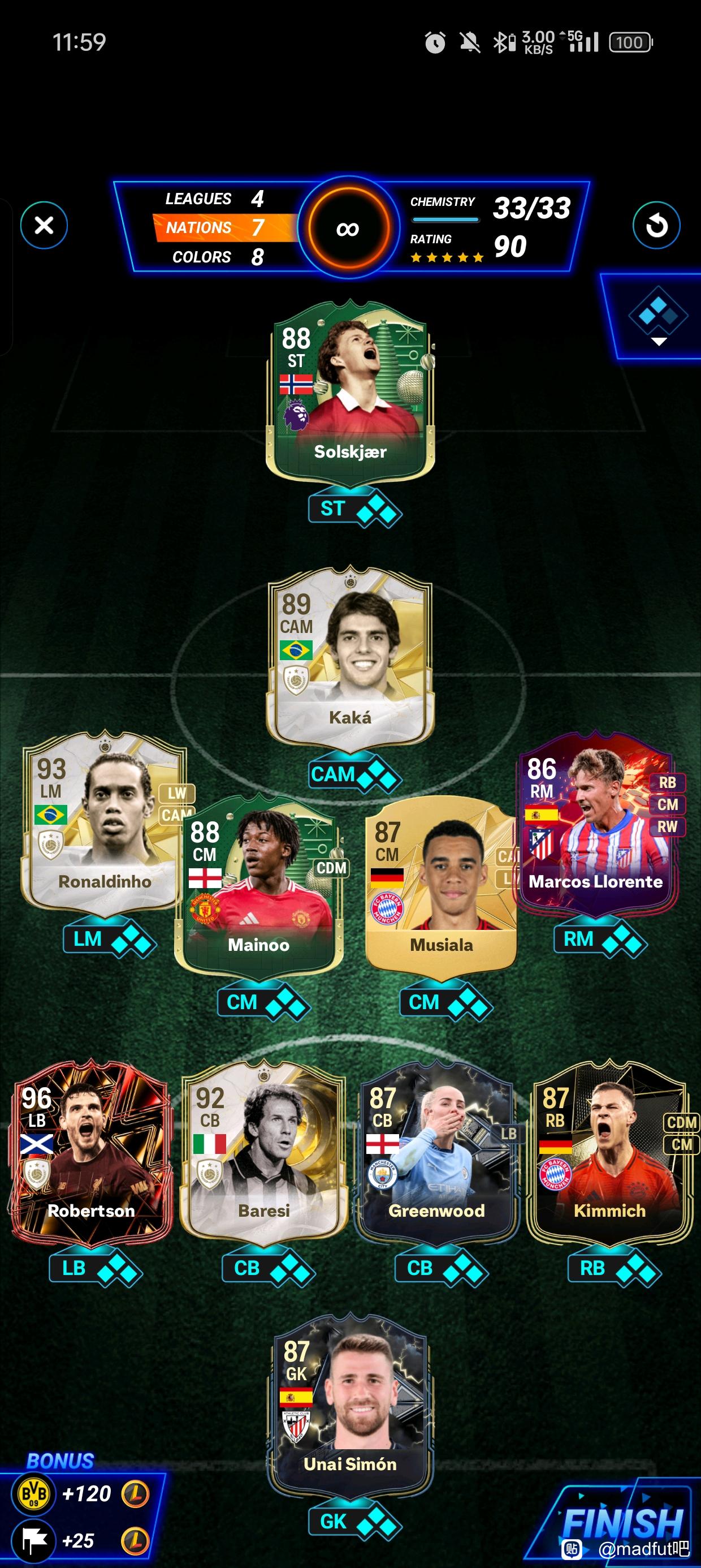
Task: Close the squad builder with the X button
Action: [44, 225]
